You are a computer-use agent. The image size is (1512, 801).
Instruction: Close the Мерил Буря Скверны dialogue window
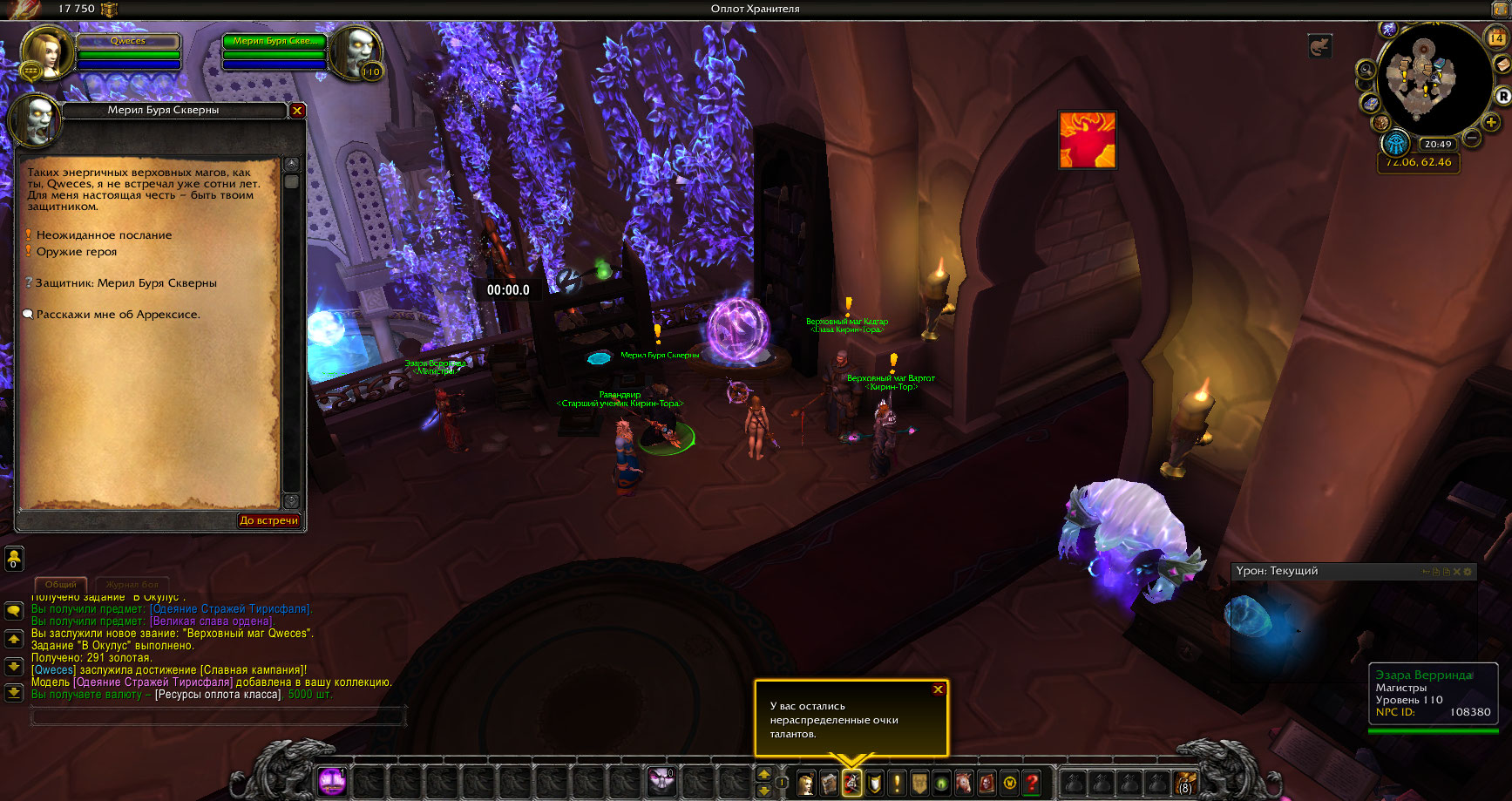coord(297,111)
